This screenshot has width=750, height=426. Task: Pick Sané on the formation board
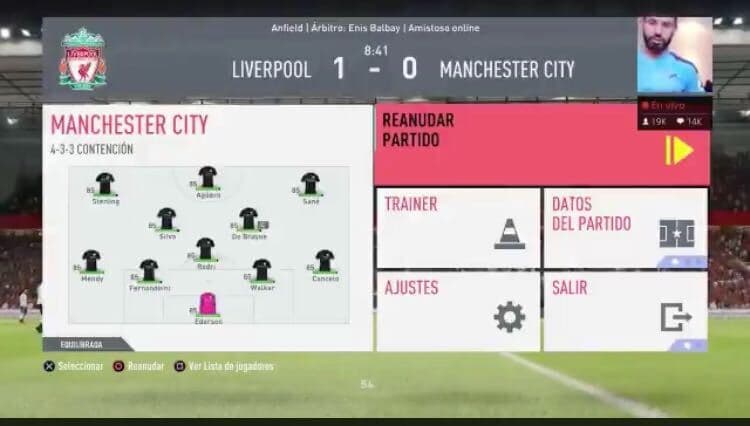click(311, 185)
